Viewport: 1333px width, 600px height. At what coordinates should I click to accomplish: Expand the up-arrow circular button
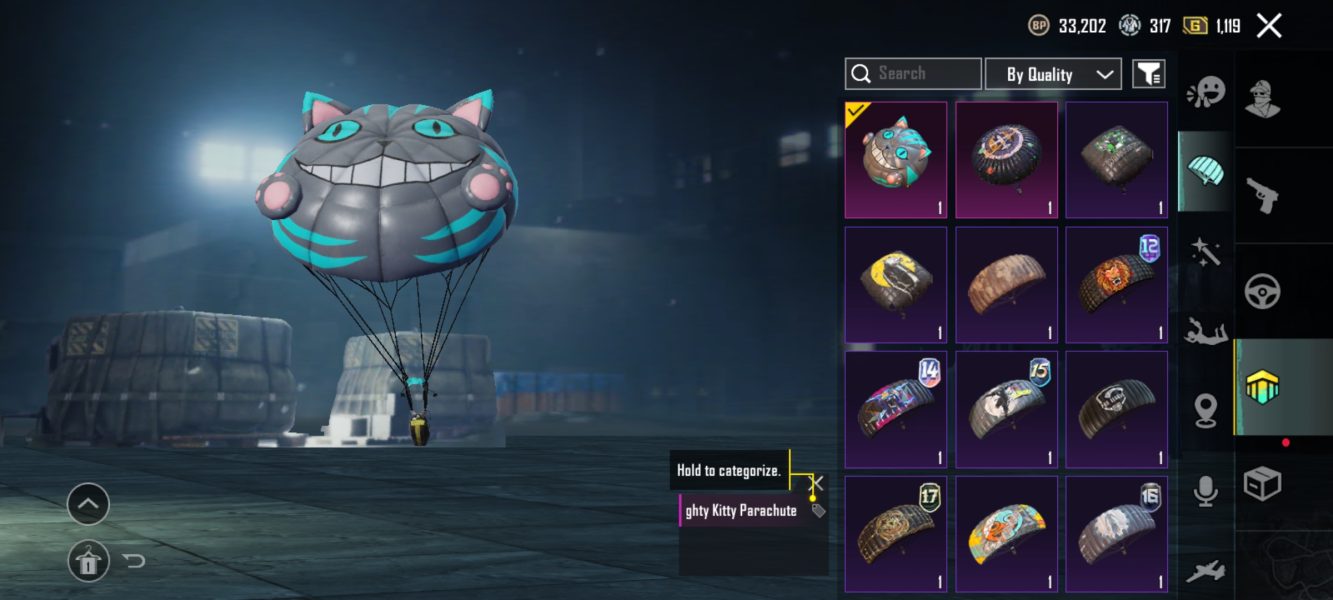point(88,505)
